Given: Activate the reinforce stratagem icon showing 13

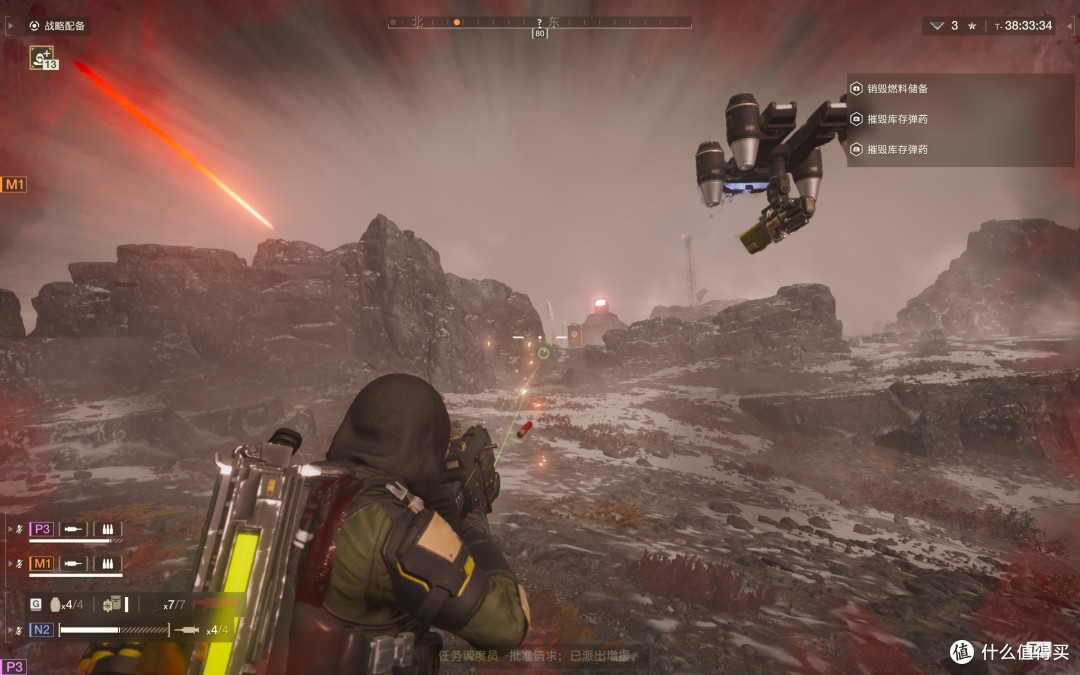Looking at the screenshot, I should click(x=43, y=59).
